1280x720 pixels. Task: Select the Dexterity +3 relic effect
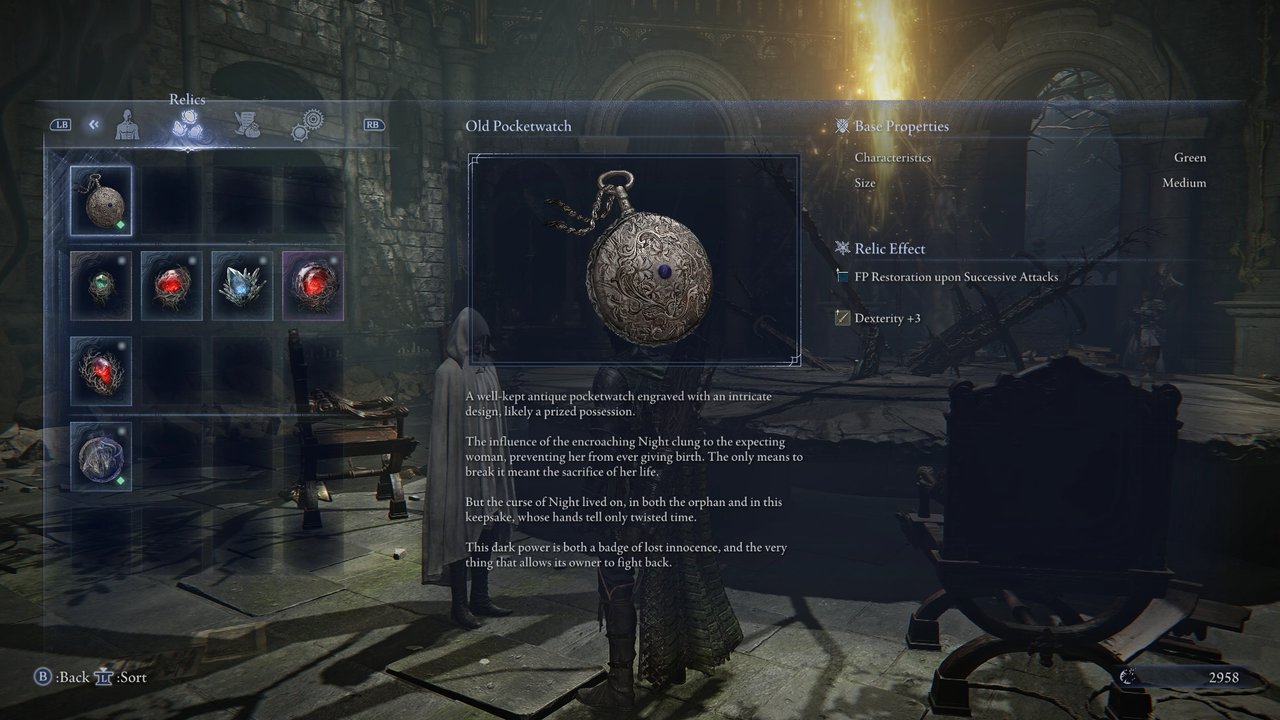coord(887,318)
